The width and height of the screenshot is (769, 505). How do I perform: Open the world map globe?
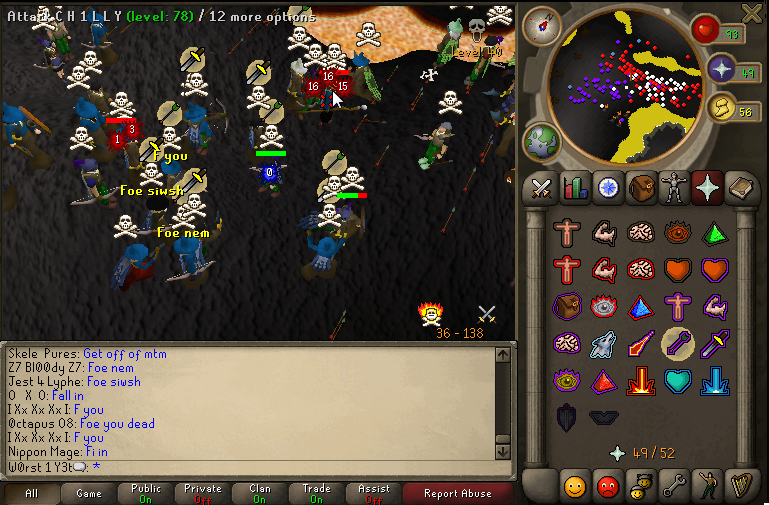(542, 140)
